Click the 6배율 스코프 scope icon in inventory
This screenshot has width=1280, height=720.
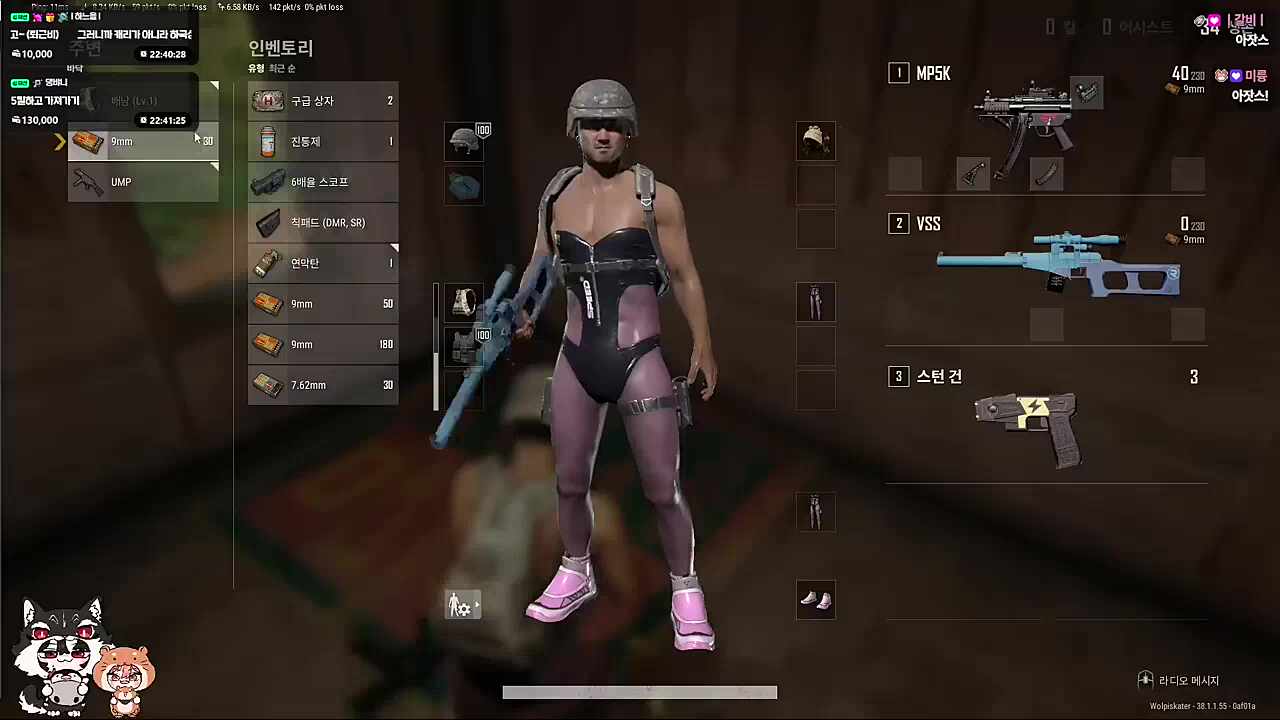(268, 182)
